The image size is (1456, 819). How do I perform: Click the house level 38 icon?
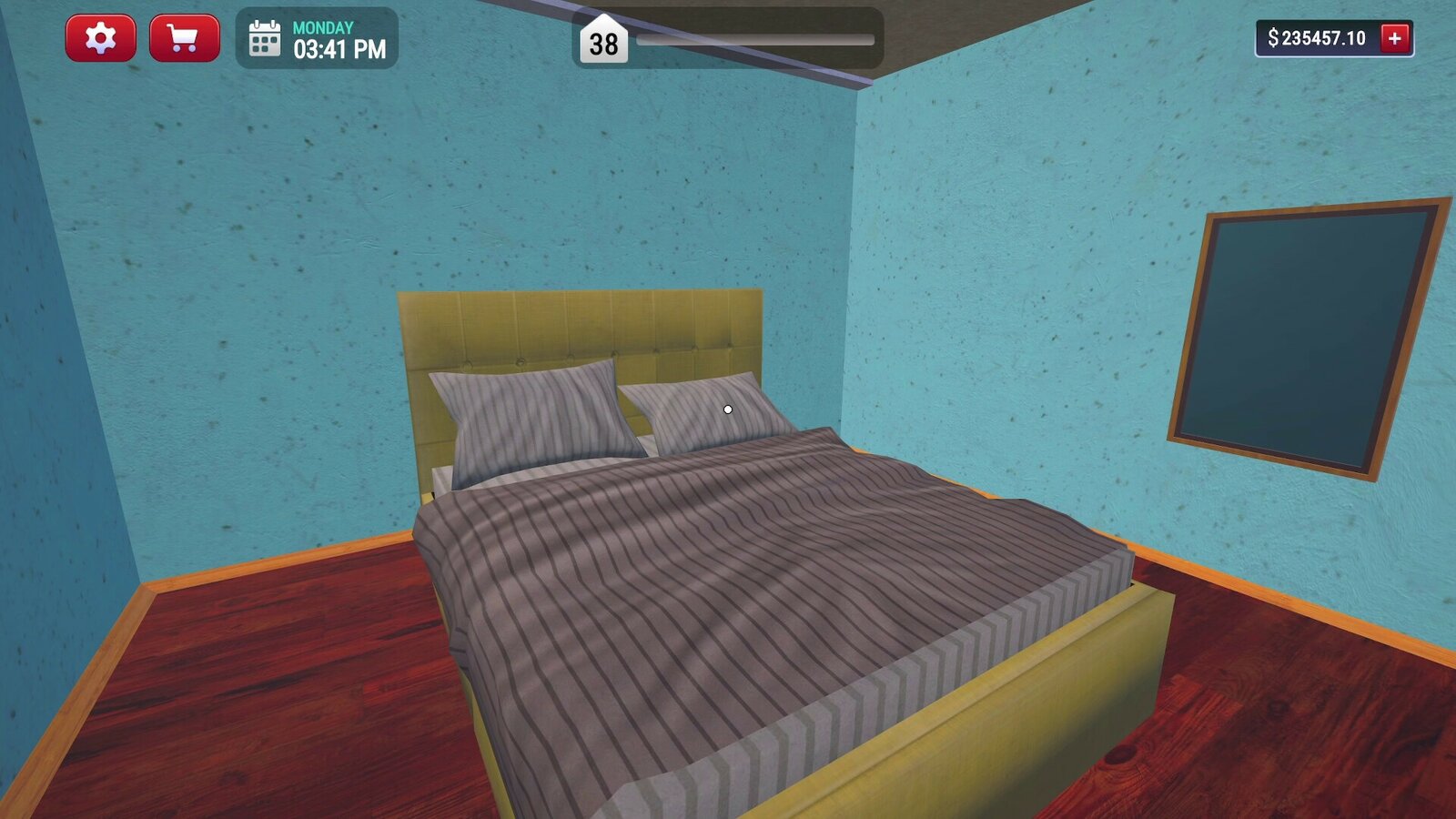pos(602,40)
